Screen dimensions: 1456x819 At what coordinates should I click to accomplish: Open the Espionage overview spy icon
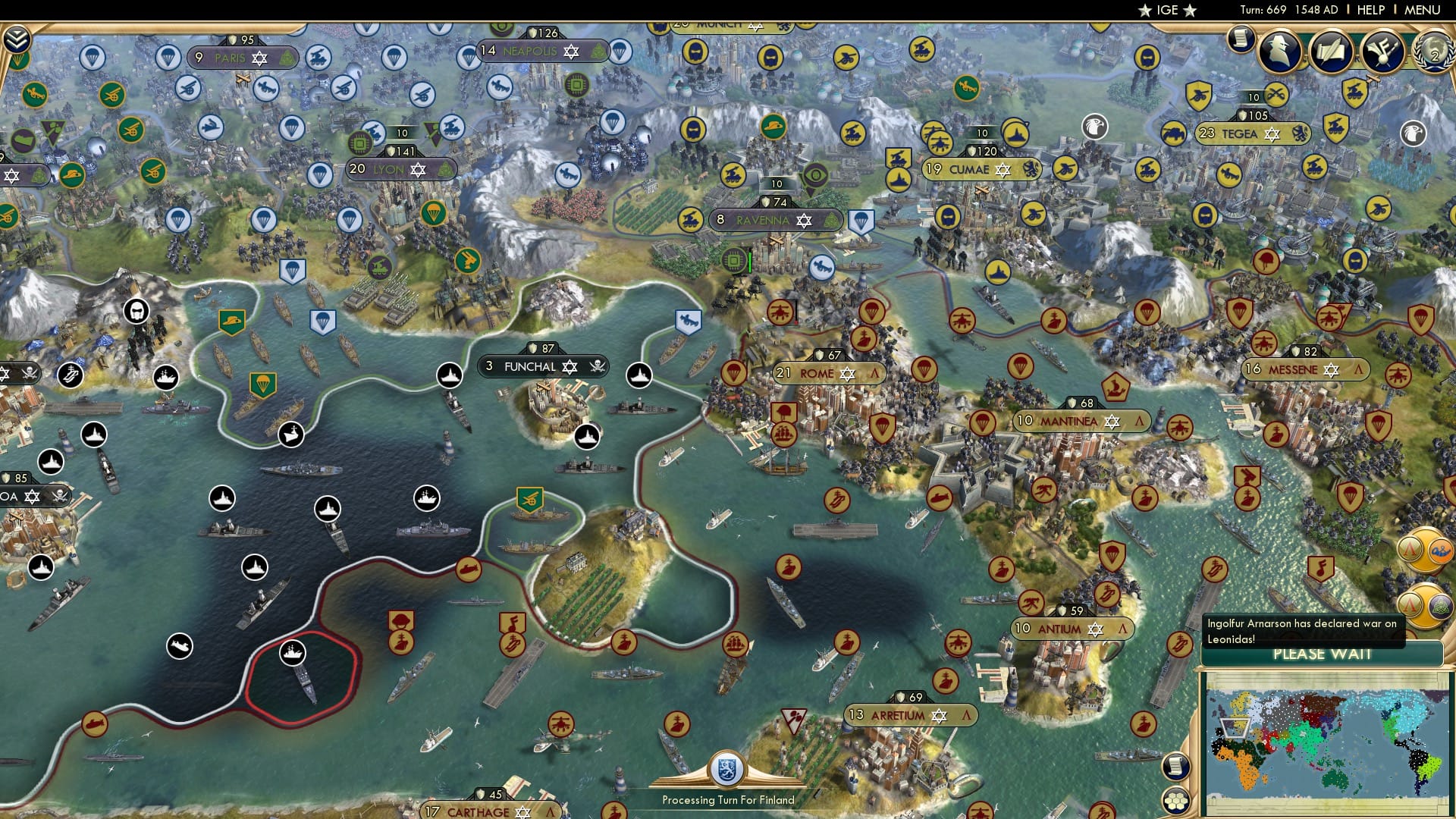pos(1279,52)
